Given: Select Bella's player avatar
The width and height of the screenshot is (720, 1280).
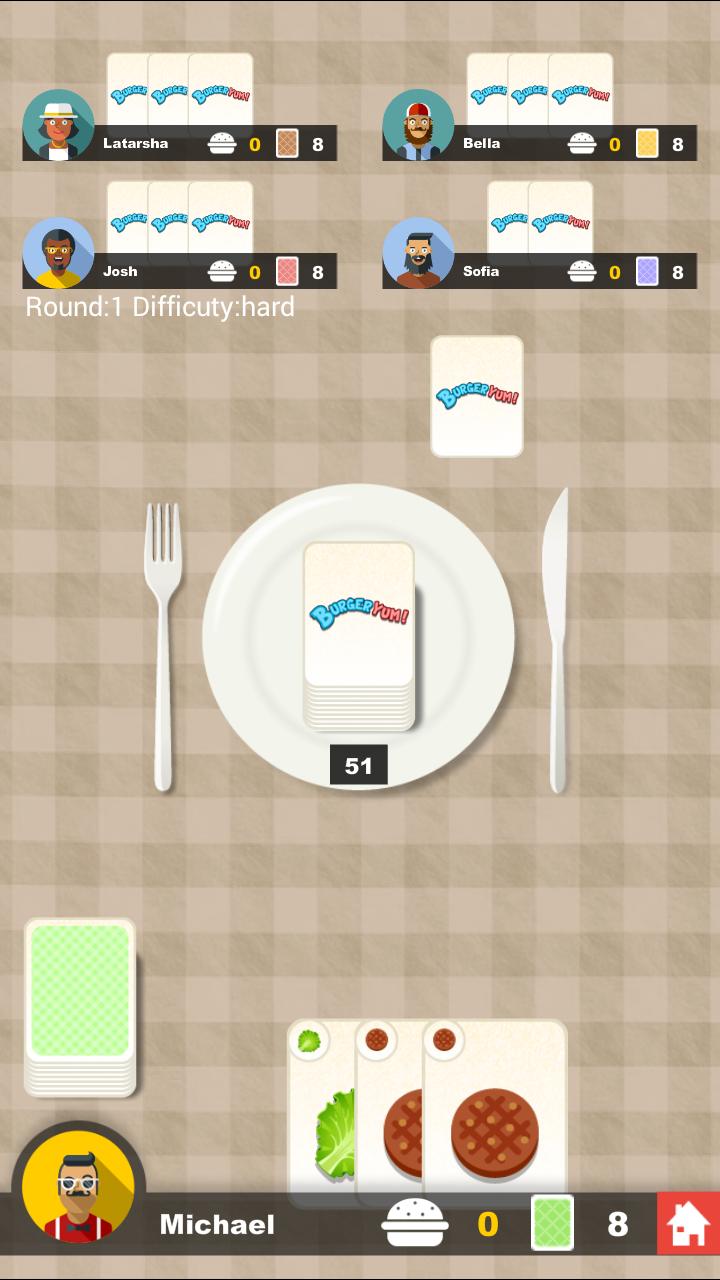Looking at the screenshot, I should 418,125.
